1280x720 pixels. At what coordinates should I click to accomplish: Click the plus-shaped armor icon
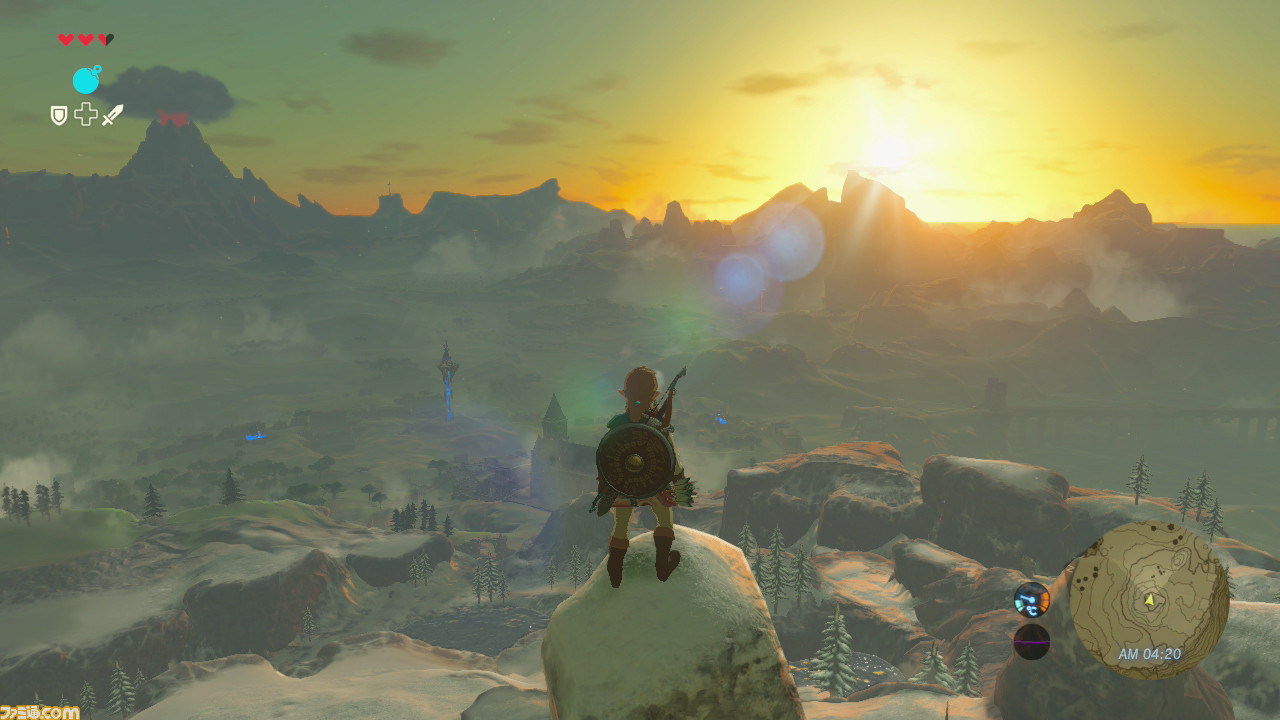[x=86, y=113]
